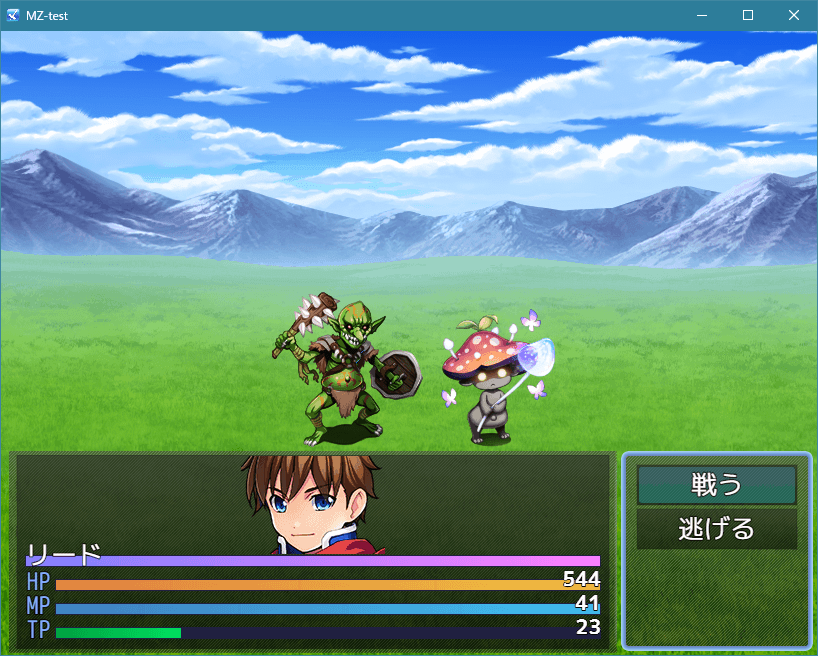Select the 逃げる (Escape) command
Screen dimensions: 818x656
pyautogui.click(x=716, y=529)
